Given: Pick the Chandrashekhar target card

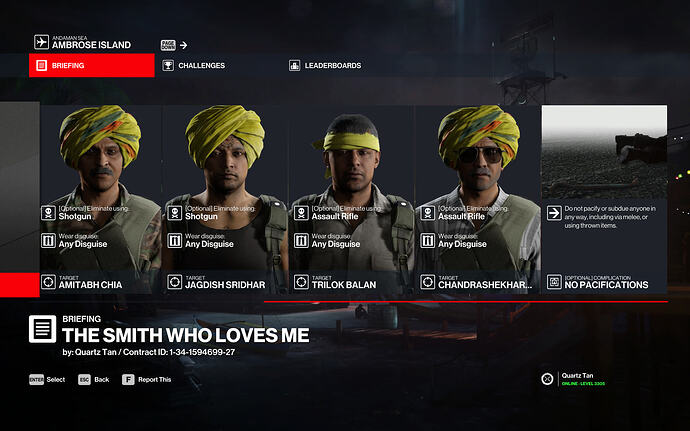Looking at the screenshot, I should point(478,200).
